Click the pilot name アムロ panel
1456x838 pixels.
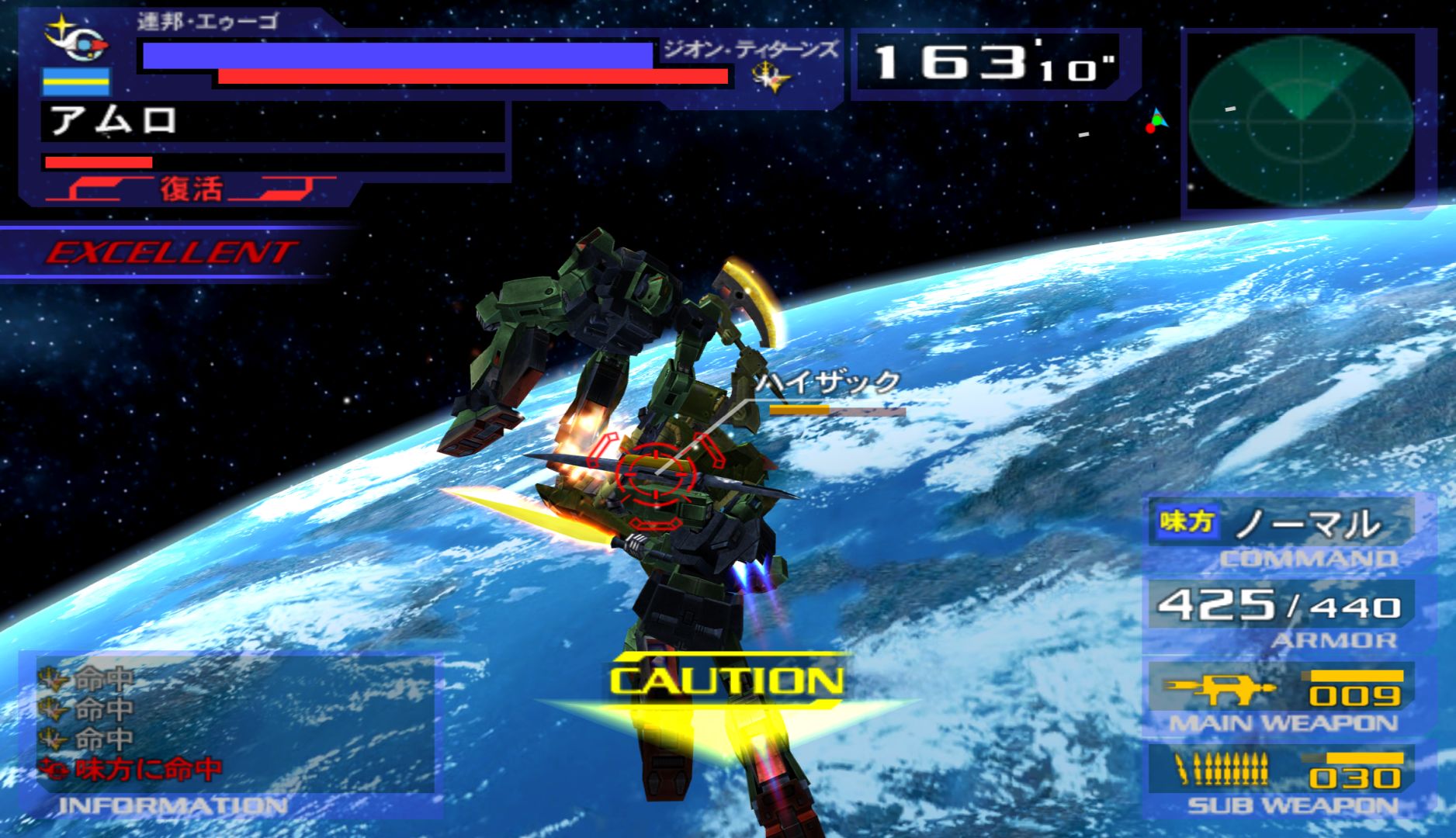(x=272, y=122)
